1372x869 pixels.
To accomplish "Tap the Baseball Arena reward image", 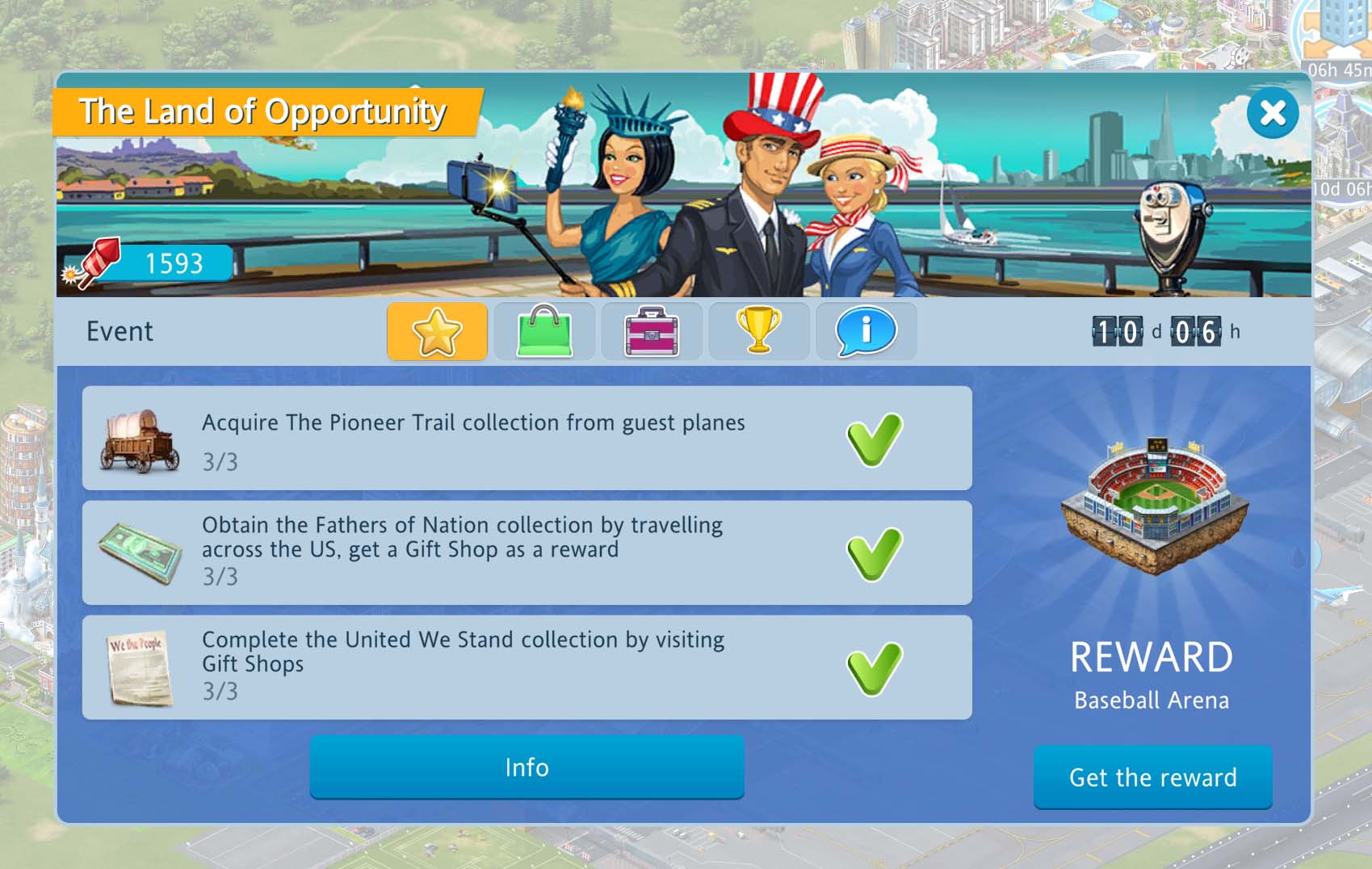I will pyautogui.click(x=1153, y=507).
